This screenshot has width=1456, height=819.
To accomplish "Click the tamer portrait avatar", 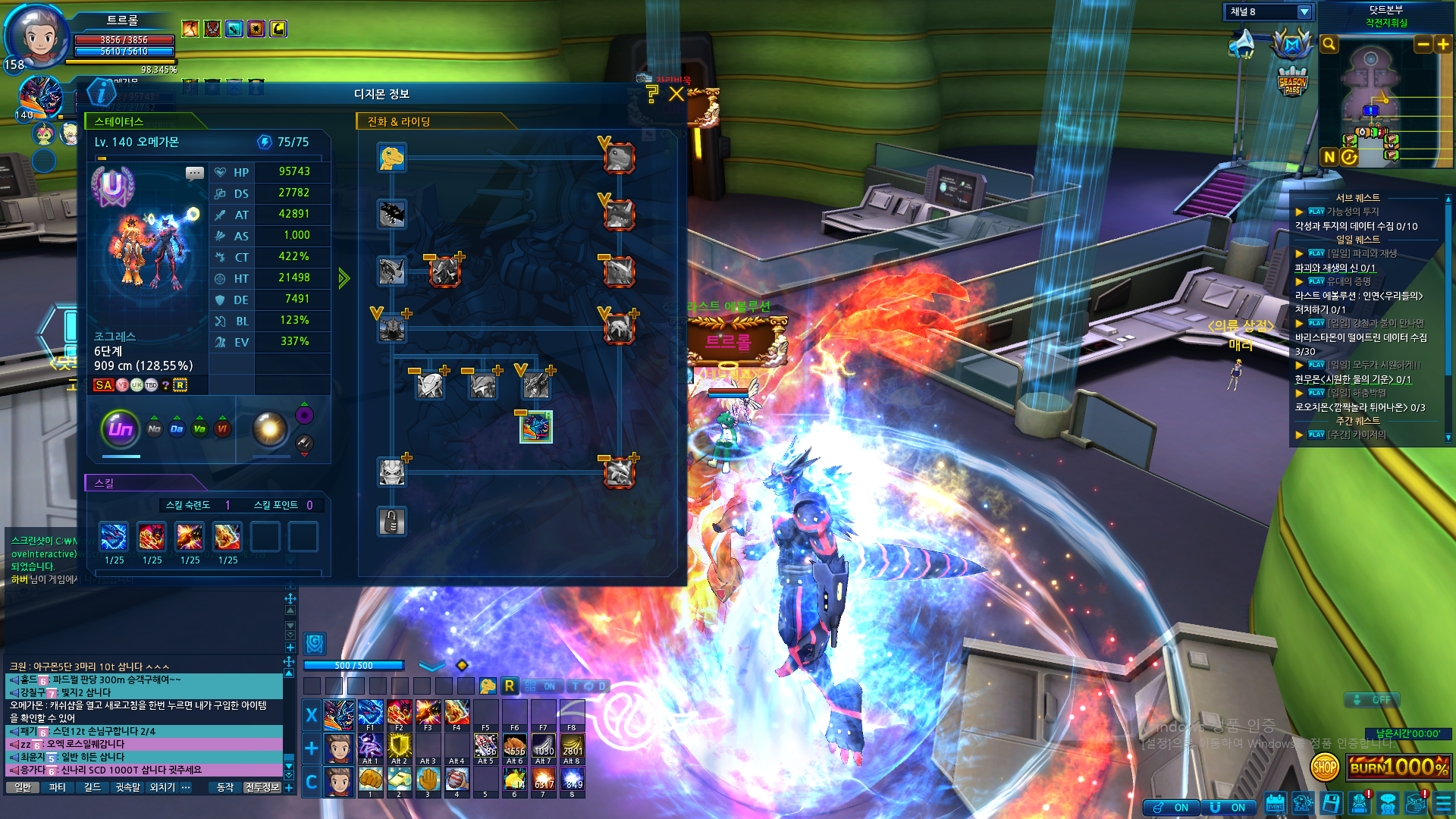I will [x=36, y=34].
